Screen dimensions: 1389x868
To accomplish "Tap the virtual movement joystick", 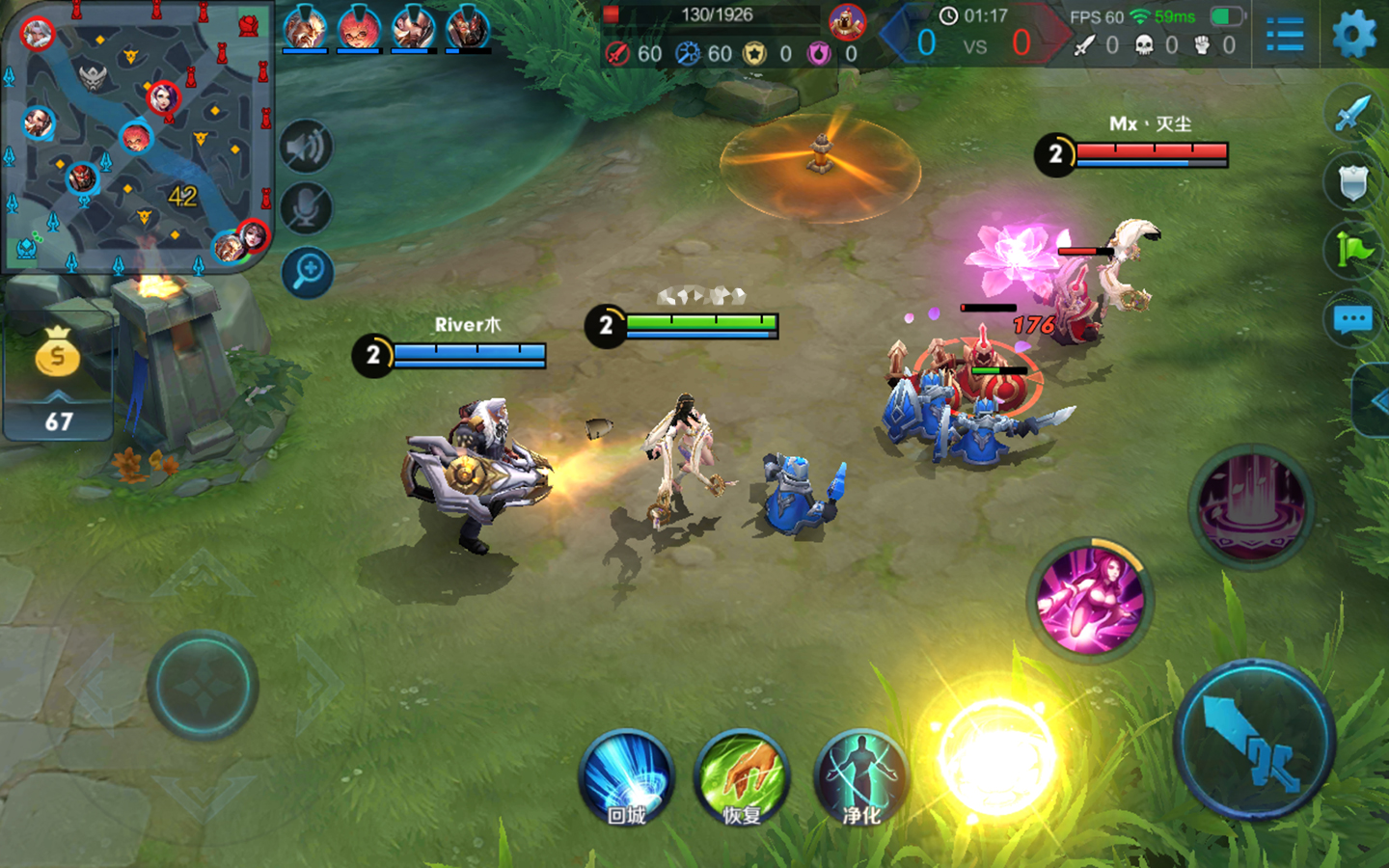I will (x=203, y=685).
